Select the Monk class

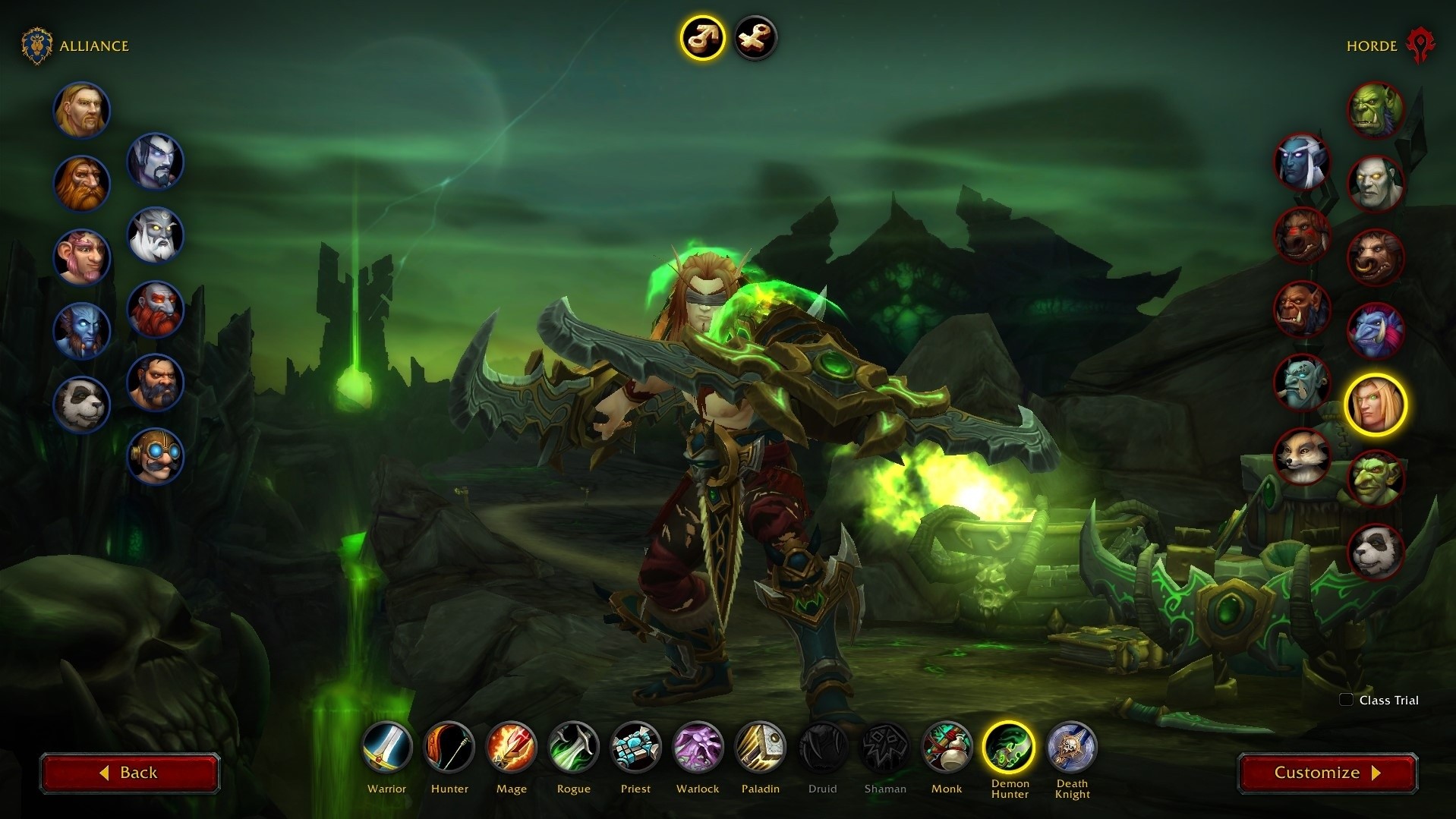[947, 747]
